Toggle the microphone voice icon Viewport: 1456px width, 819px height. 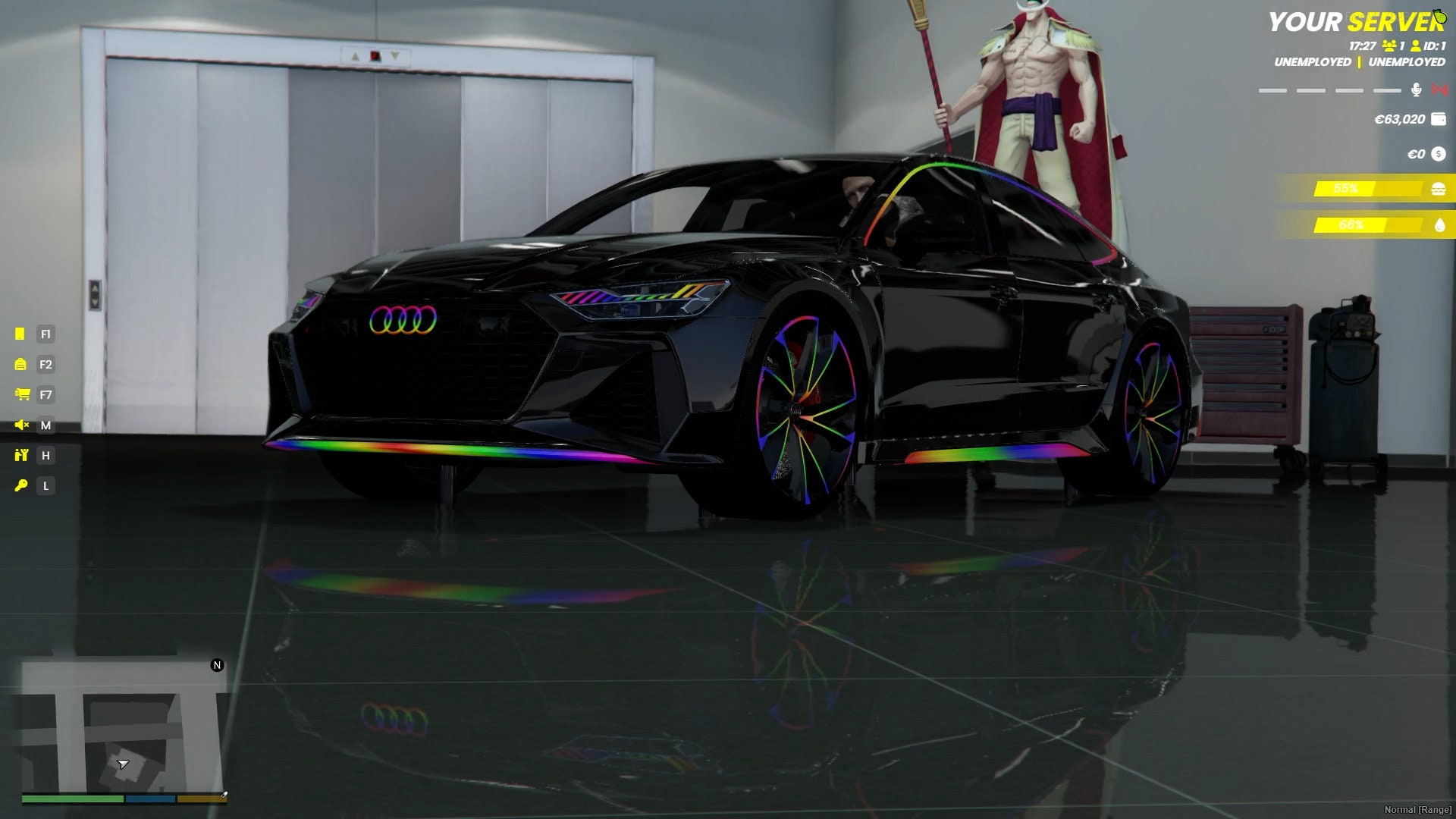1416,89
